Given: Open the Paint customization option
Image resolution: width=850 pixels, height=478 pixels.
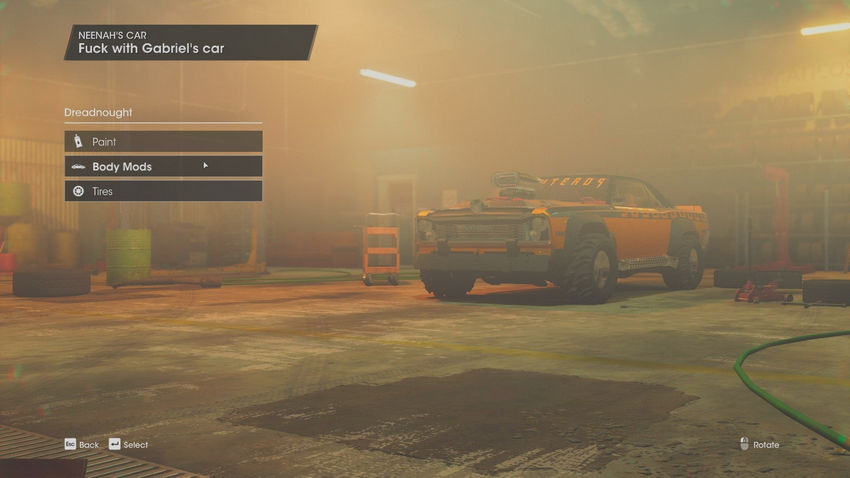Looking at the screenshot, I should click(x=163, y=142).
